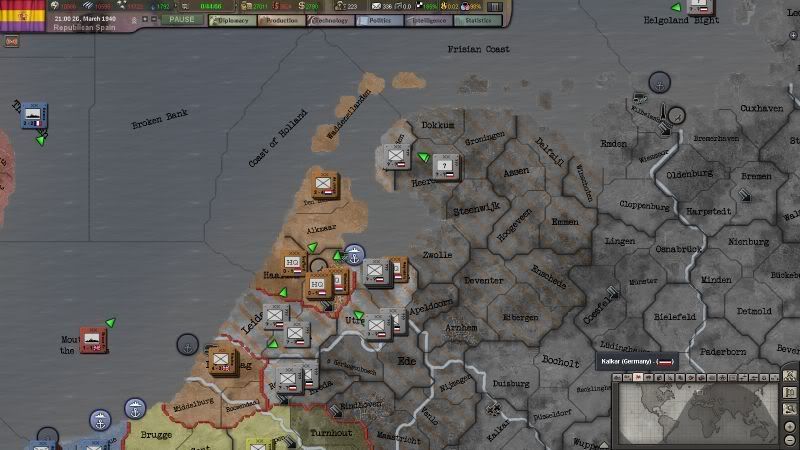This screenshot has height=450, width=800.
Task: Select the red naval unit off Holland's coast
Action: [x=93, y=339]
